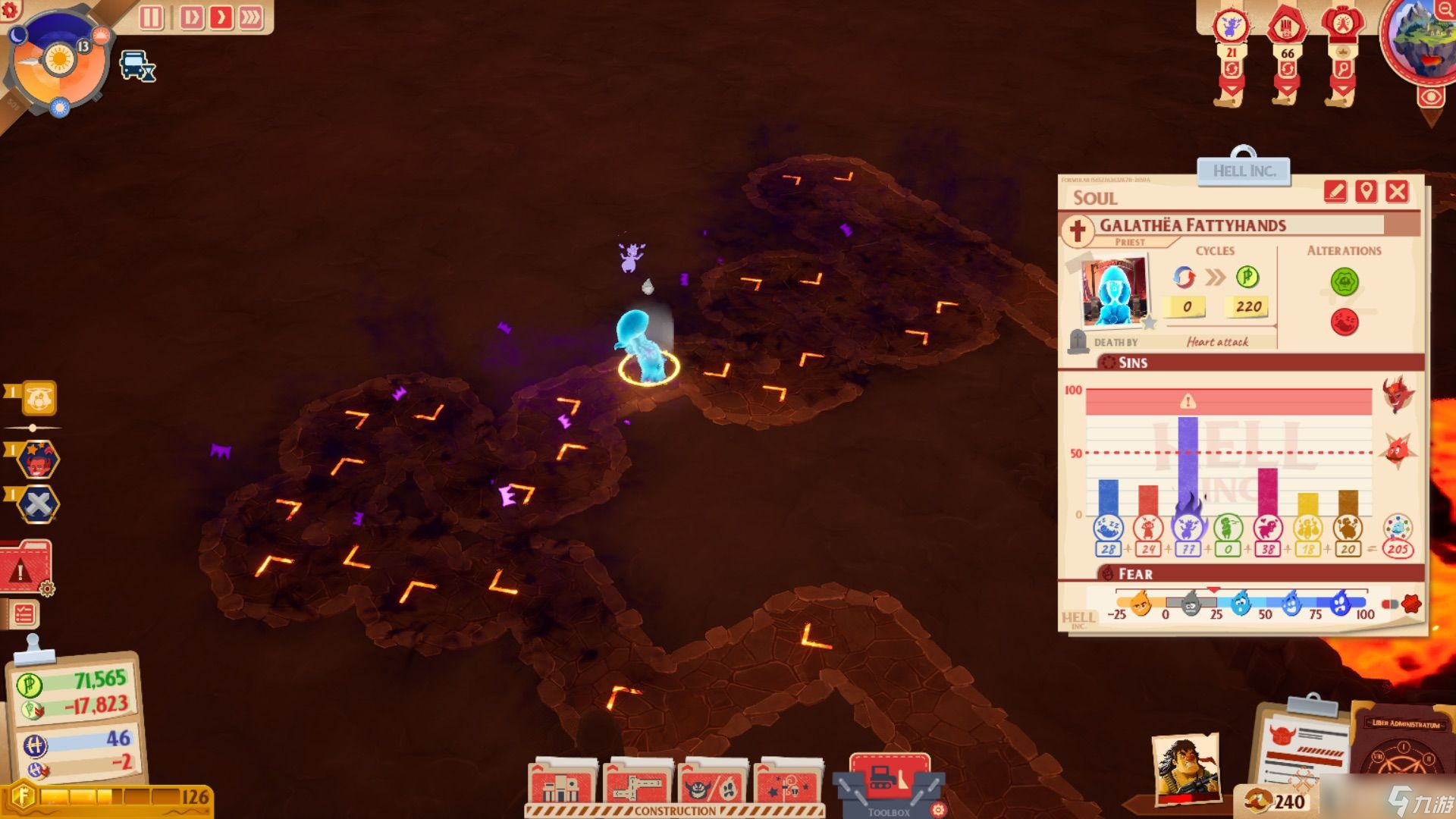
Task: Select the red demon face hexagon icon
Action: coord(38,460)
